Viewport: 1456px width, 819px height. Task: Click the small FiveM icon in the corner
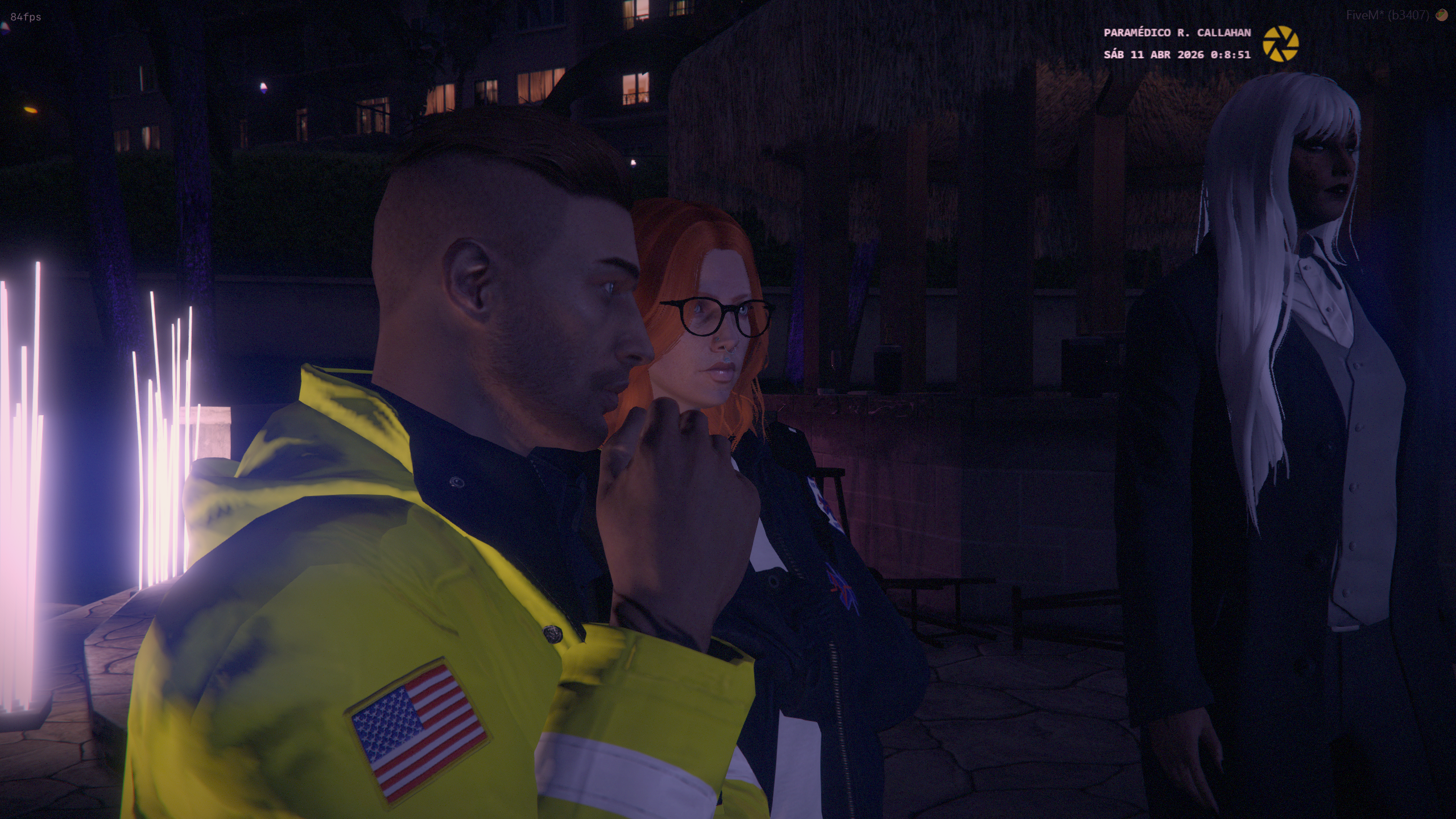coord(1441,15)
